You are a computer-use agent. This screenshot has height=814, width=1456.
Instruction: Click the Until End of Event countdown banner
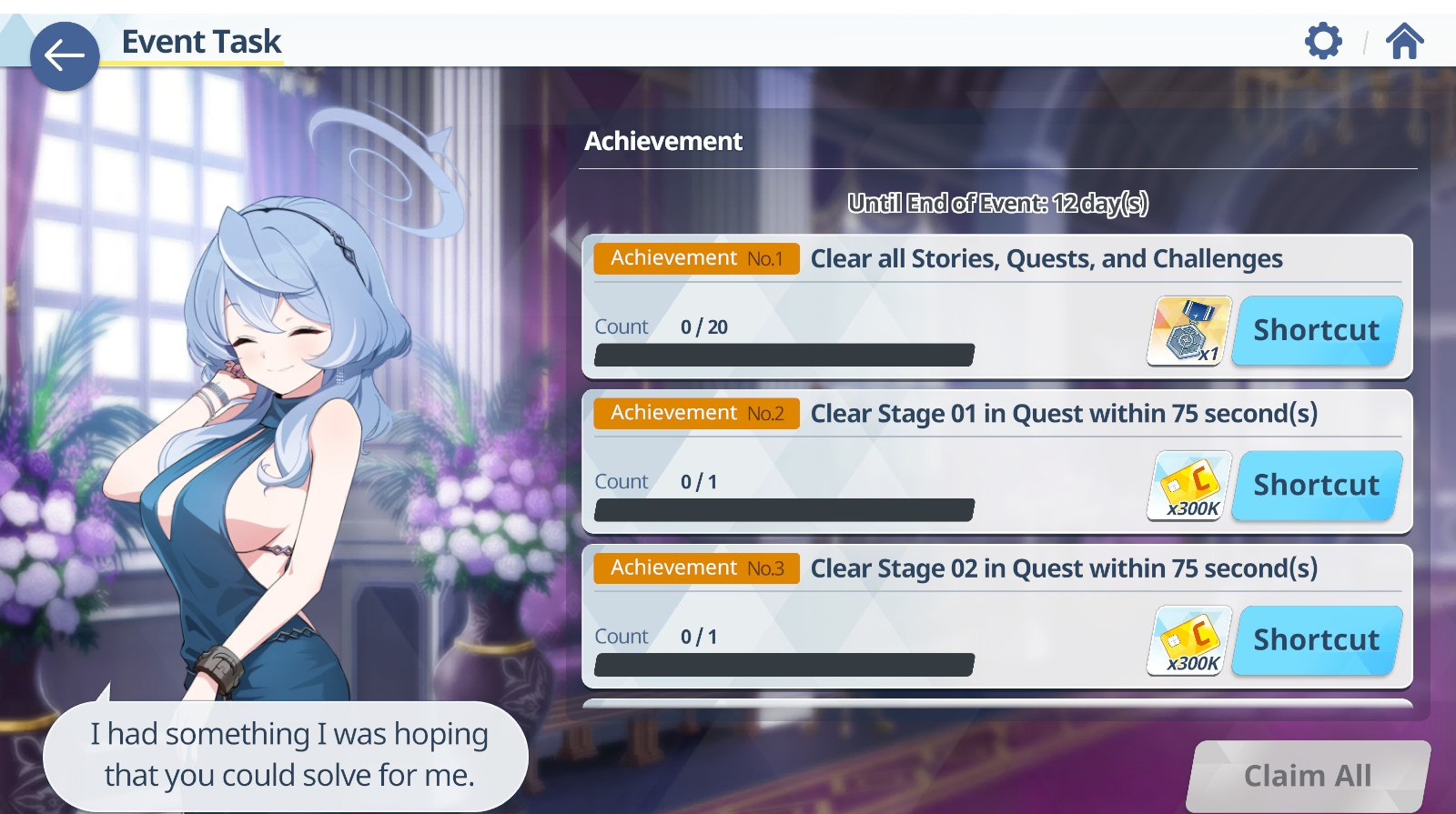point(999,204)
